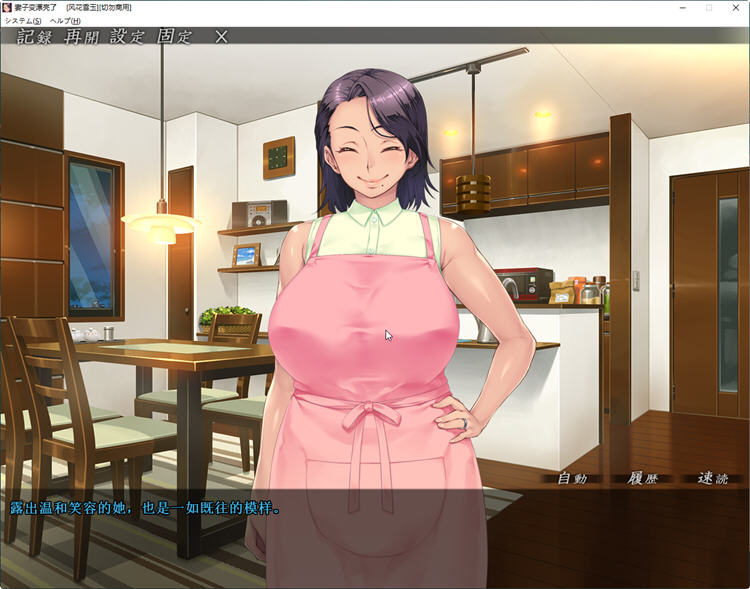The height and width of the screenshot is (589, 750).
Task: Enable 自動 auto-advance mode
Action: pos(571,479)
